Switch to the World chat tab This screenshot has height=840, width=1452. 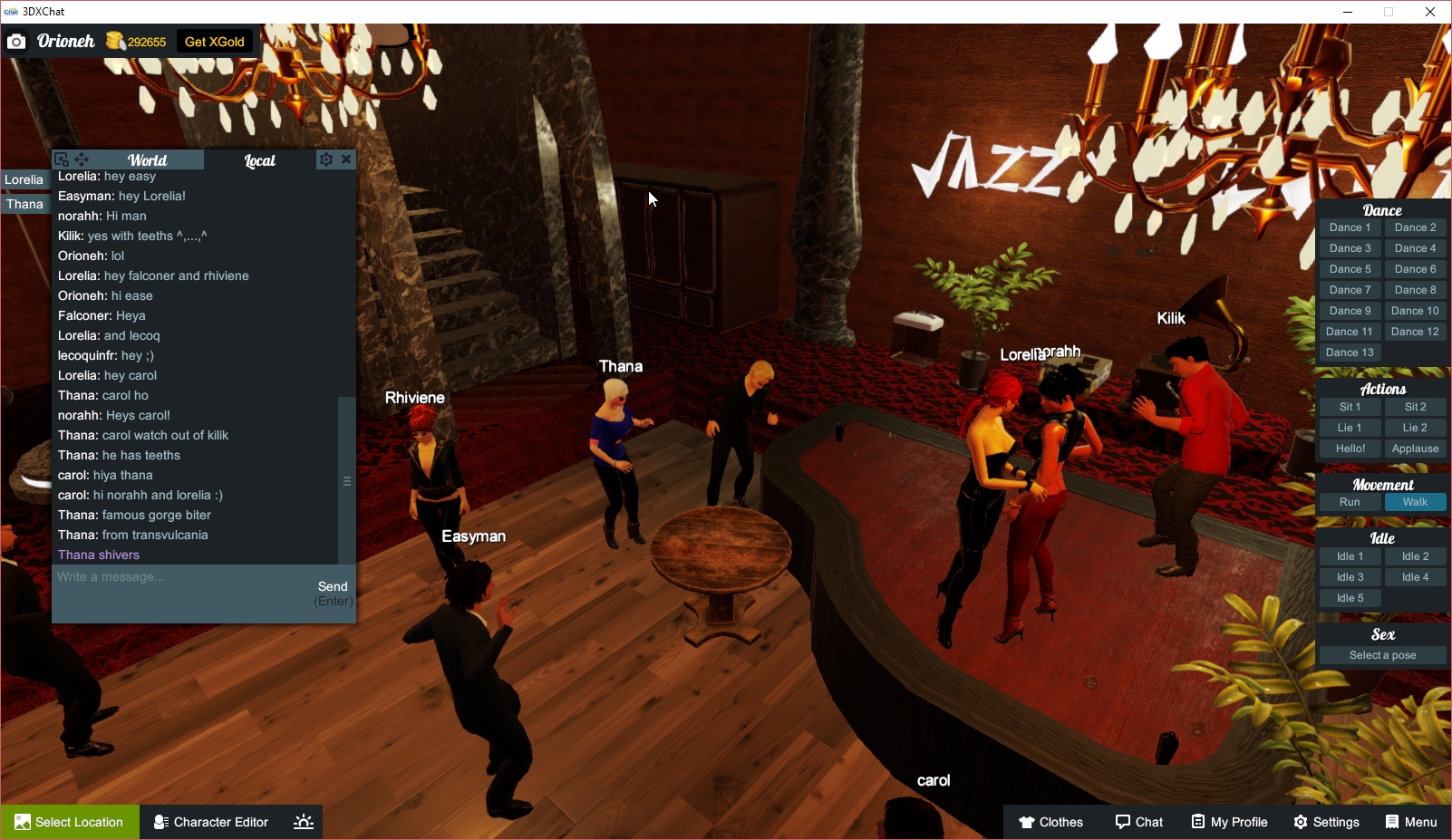[148, 159]
